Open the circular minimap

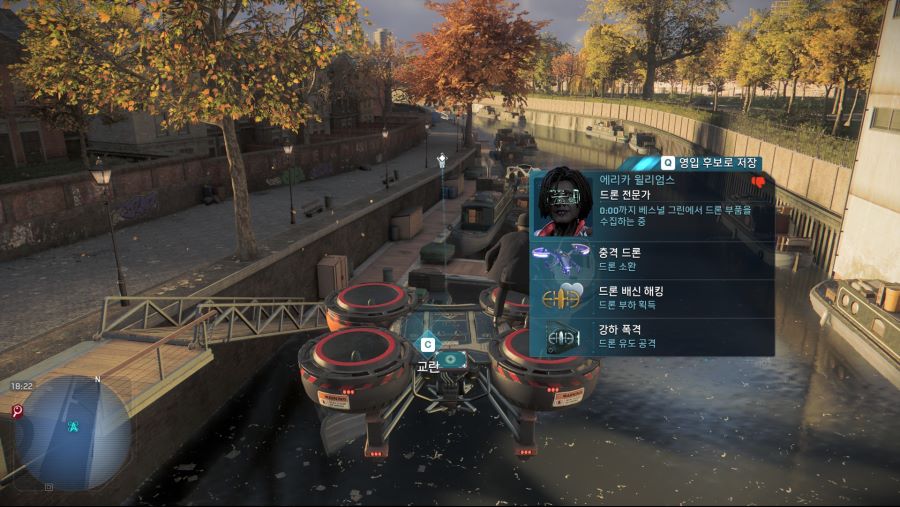74,430
